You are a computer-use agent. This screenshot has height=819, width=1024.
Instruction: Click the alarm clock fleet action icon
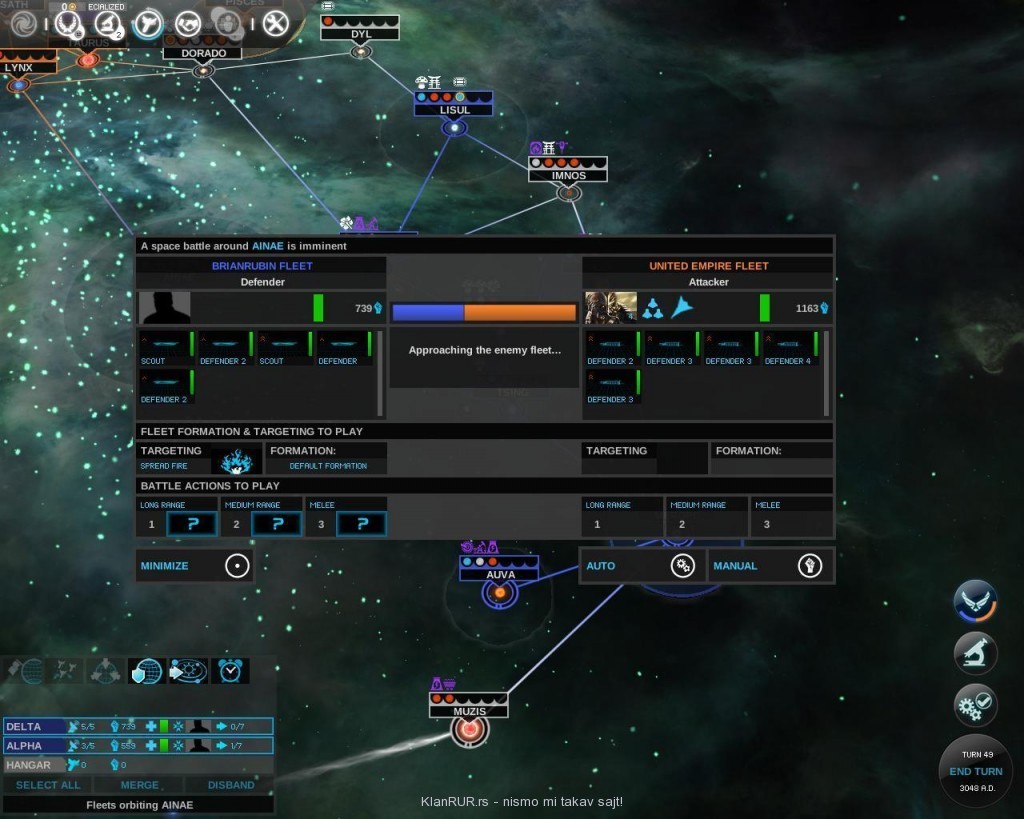pyautogui.click(x=231, y=671)
